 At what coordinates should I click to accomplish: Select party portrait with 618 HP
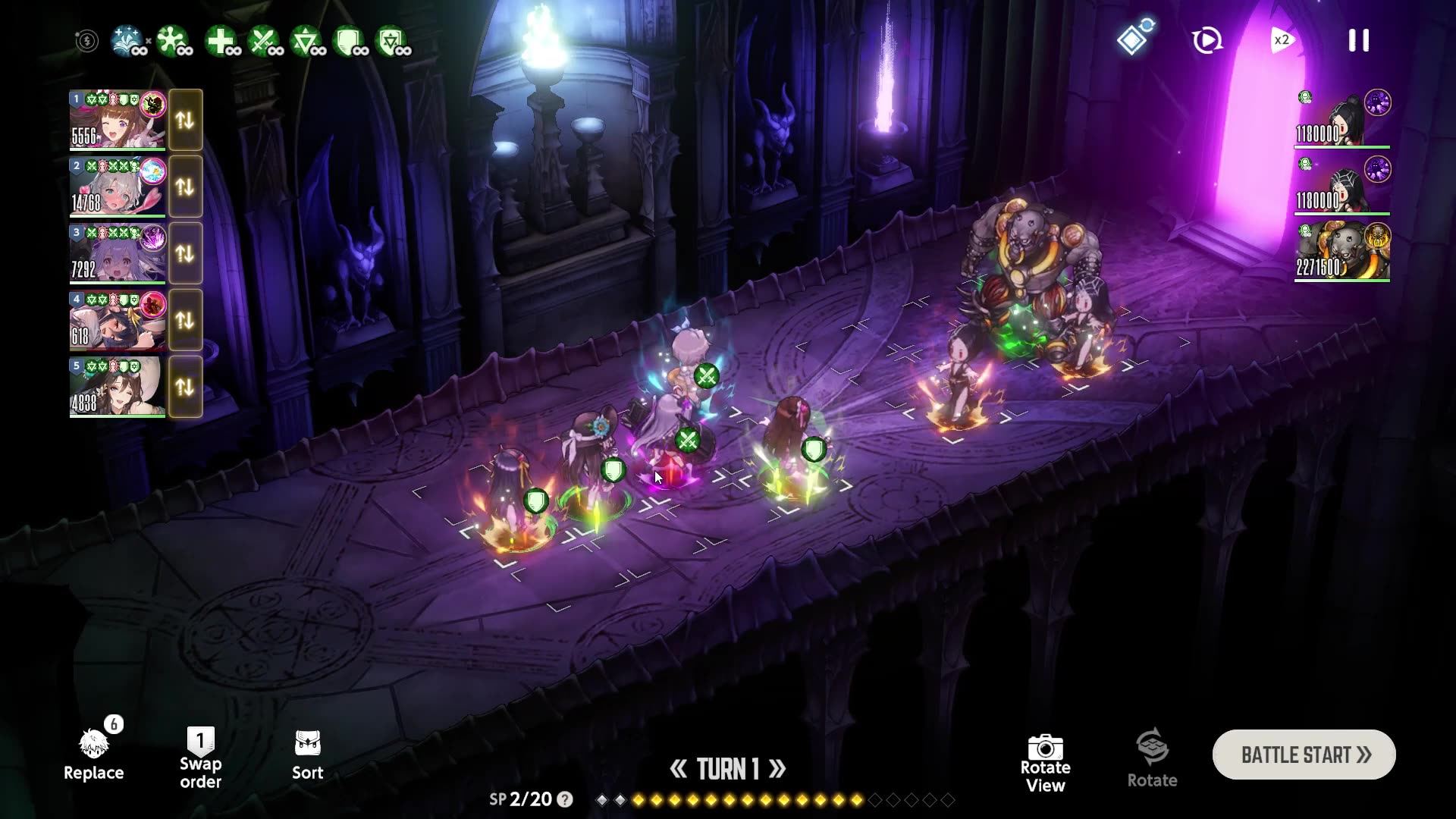pyautogui.click(x=118, y=321)
